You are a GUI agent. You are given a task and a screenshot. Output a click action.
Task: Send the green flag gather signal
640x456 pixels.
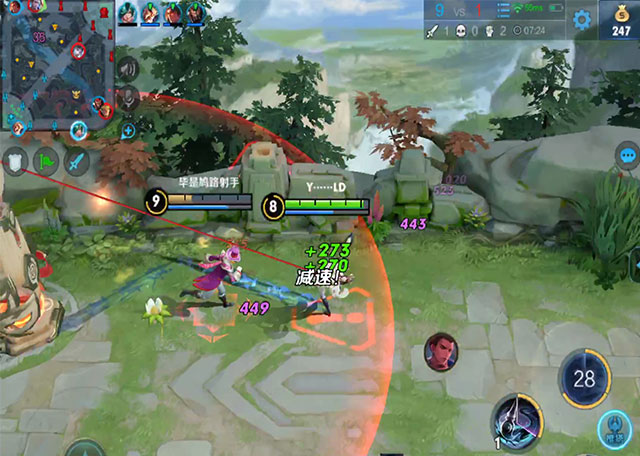(46, 160)
